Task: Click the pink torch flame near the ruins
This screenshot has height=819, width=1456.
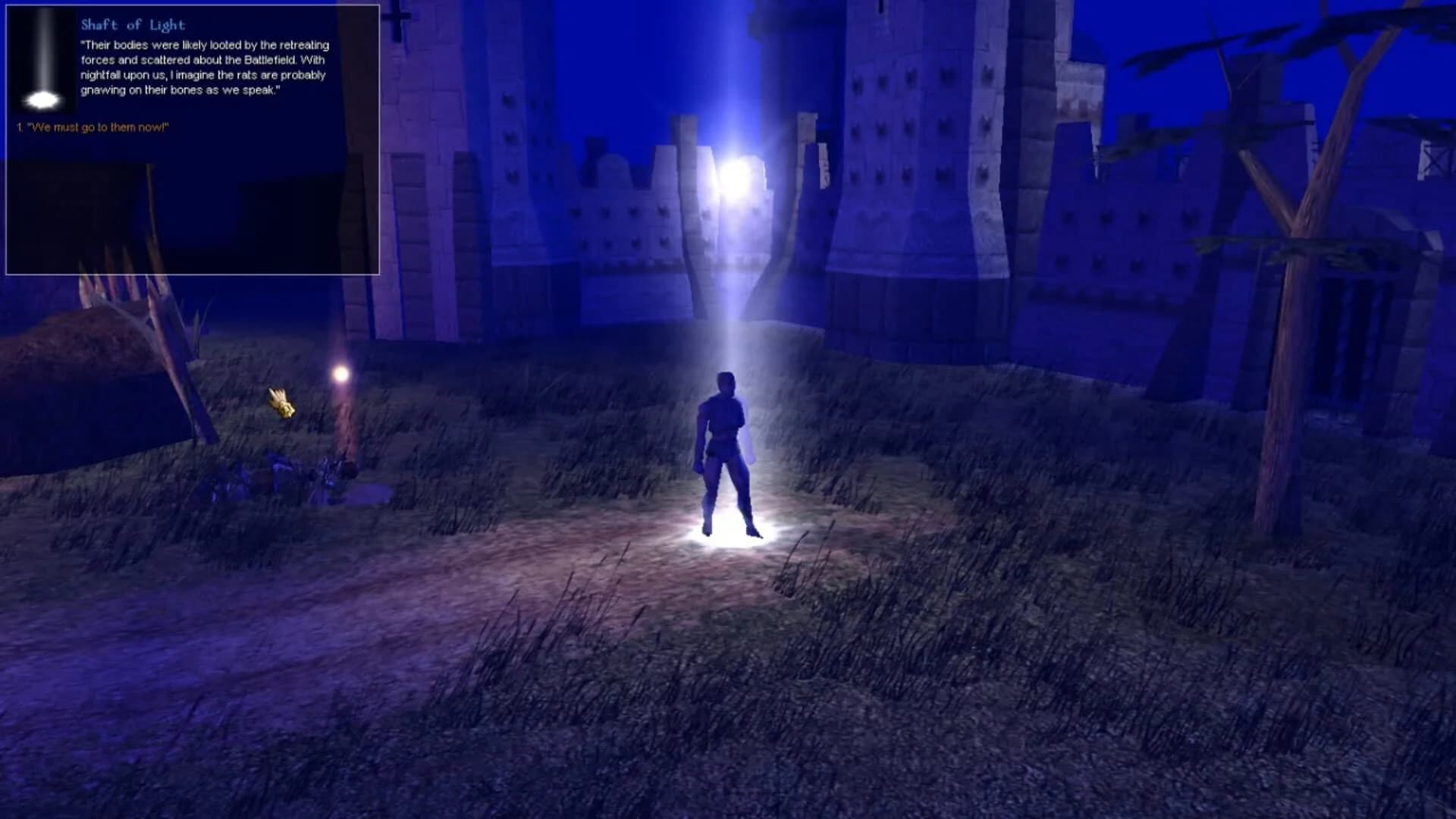Action: [x=340, y=372]
